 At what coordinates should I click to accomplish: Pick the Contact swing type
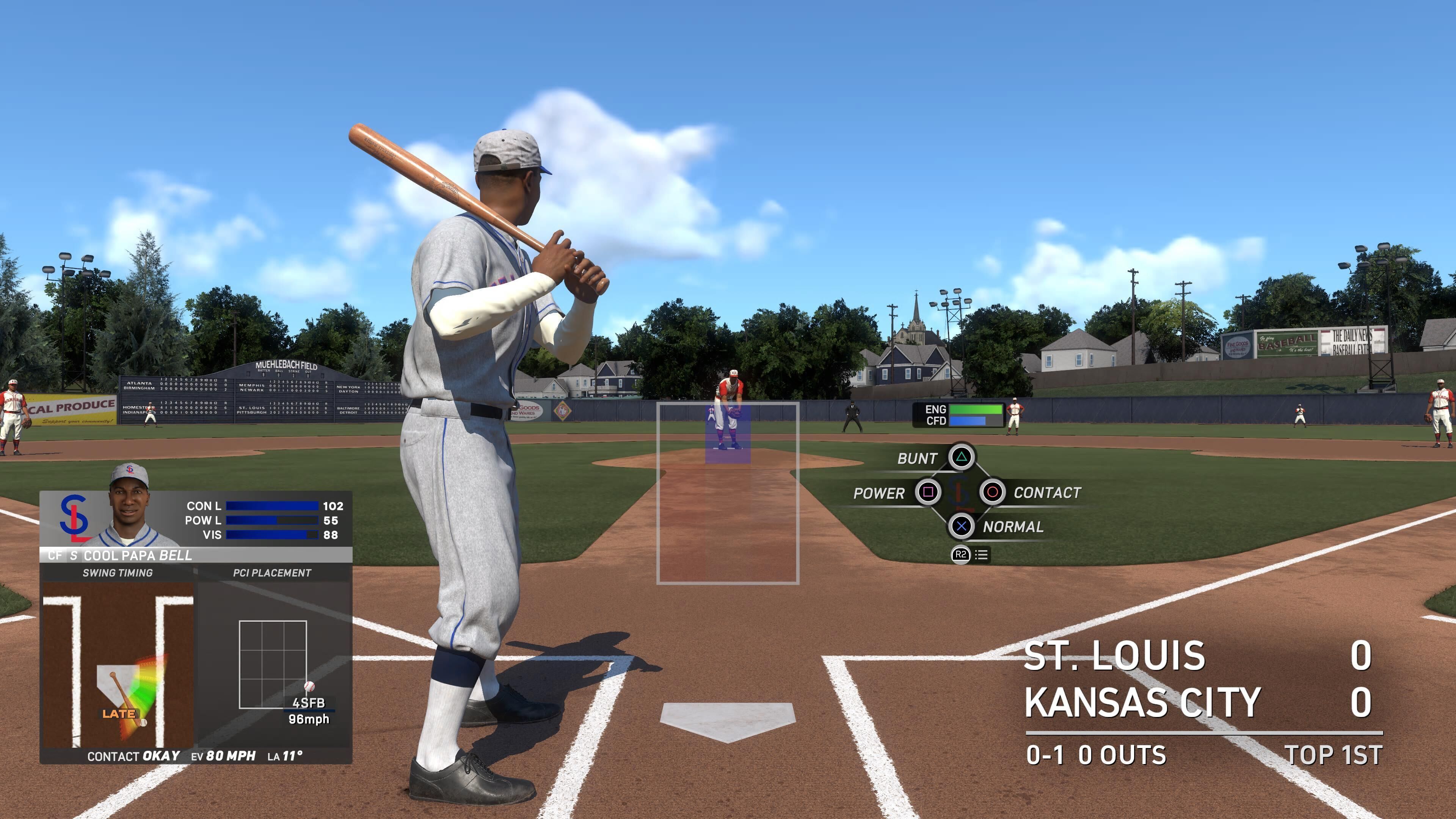tap(992, 492)
